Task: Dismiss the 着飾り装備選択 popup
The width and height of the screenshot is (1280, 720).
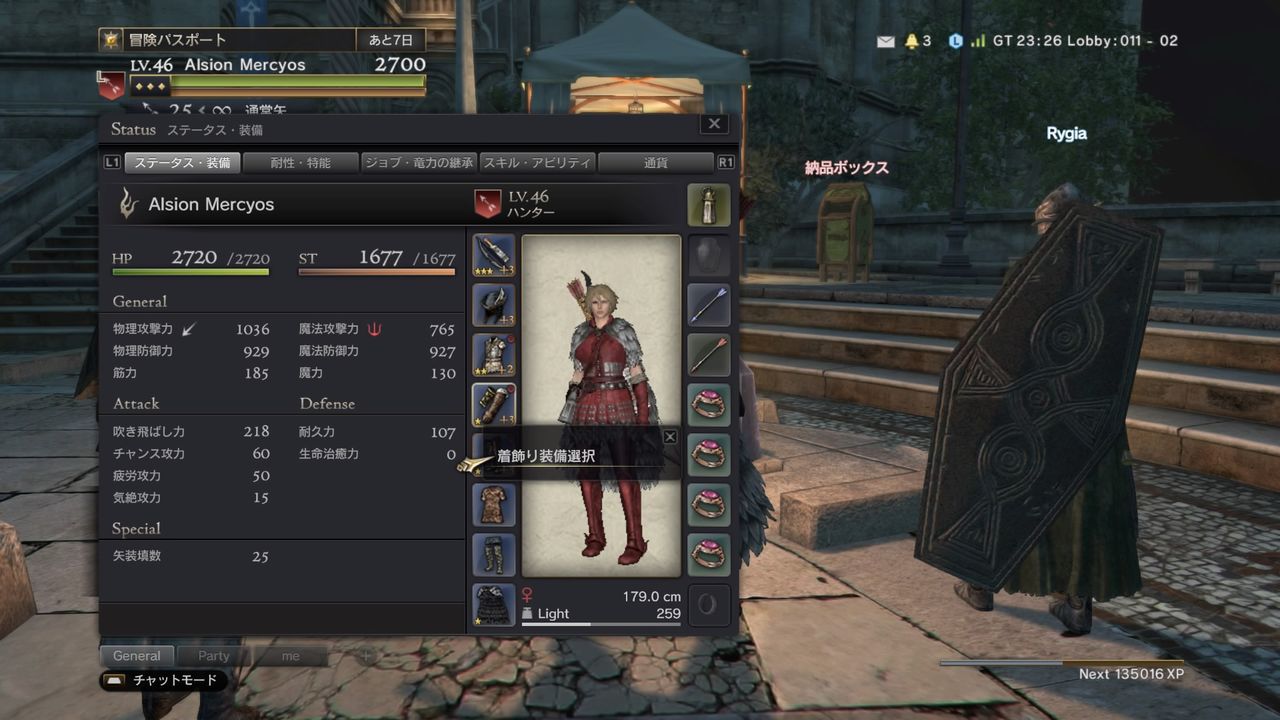Action: 670,436
